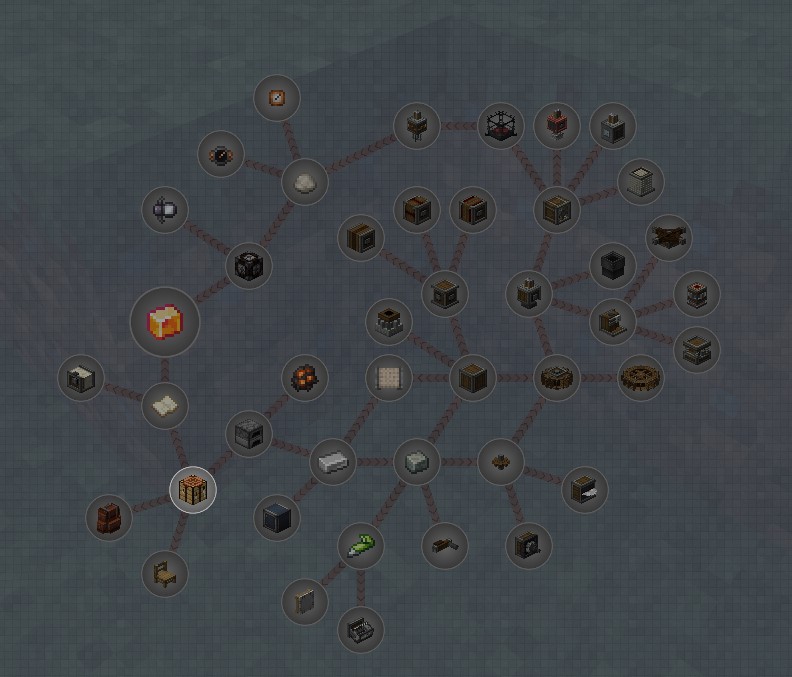Image resolution: width=792 pixels, height=677 pixels.
Task: Select the iron ingot node
Action: coord(333,461)
